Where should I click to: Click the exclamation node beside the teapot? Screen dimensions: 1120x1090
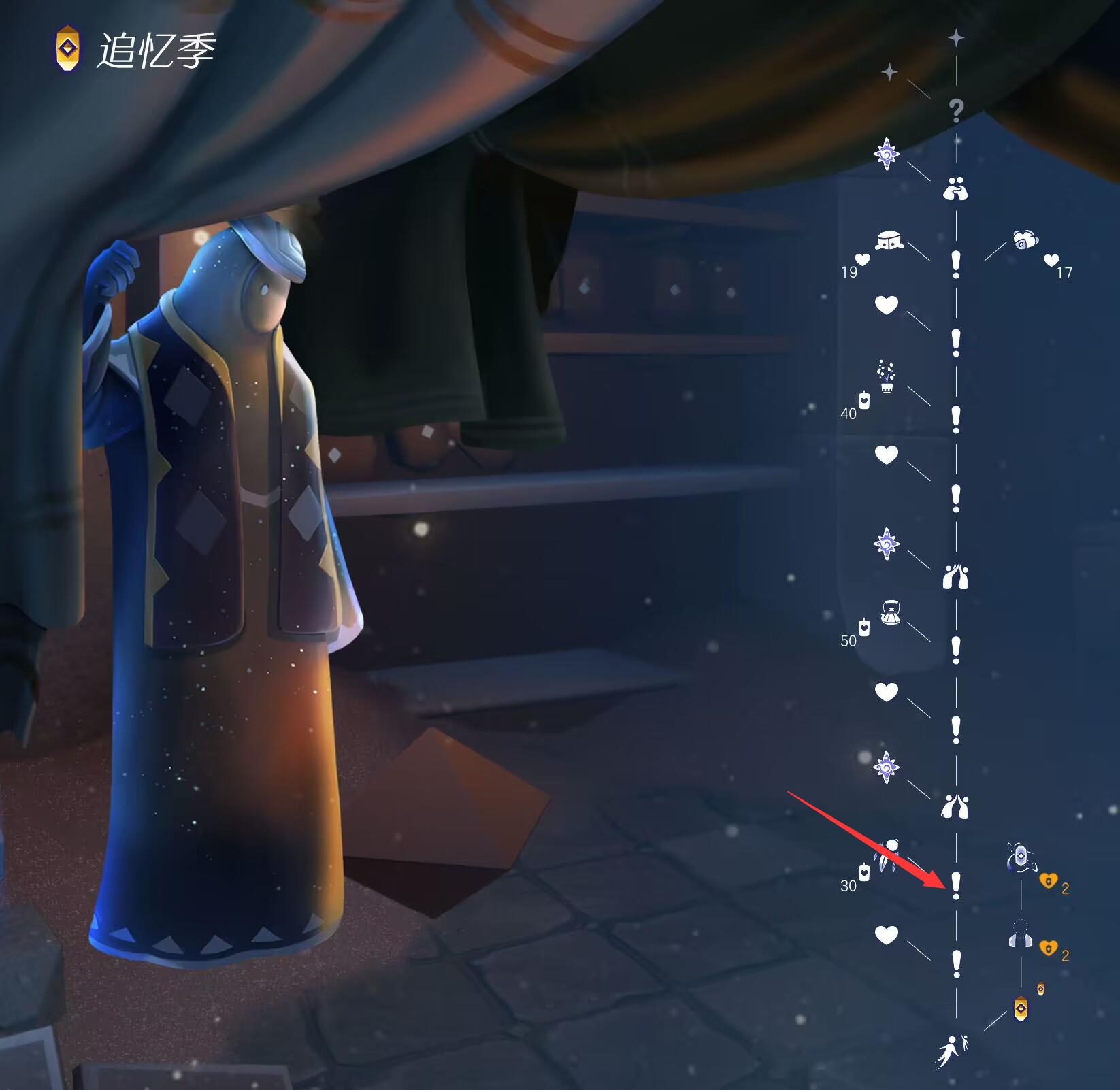pyautogui.click(x=956, y=650)
